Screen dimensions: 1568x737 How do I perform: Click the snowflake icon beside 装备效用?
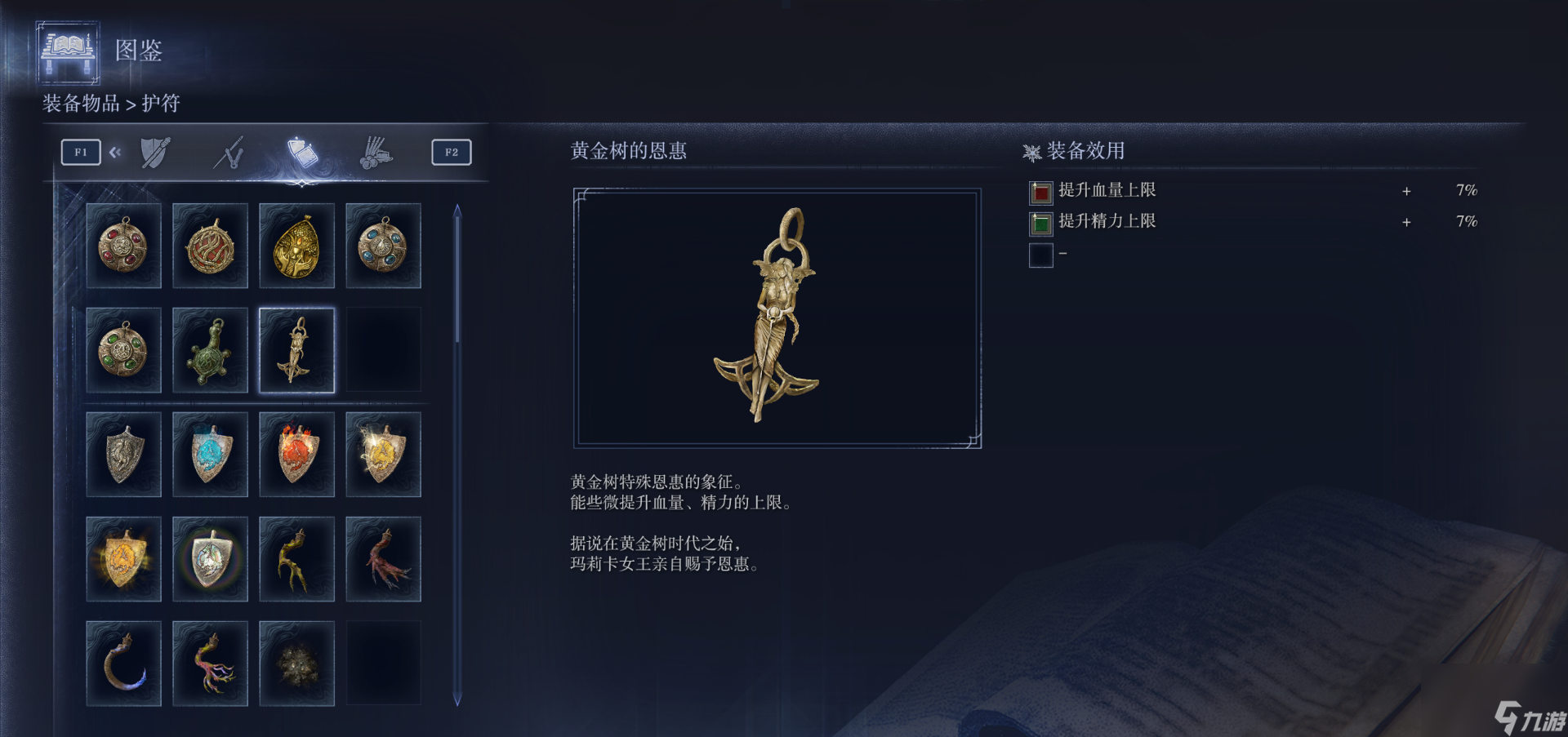tap(1031, 151)
